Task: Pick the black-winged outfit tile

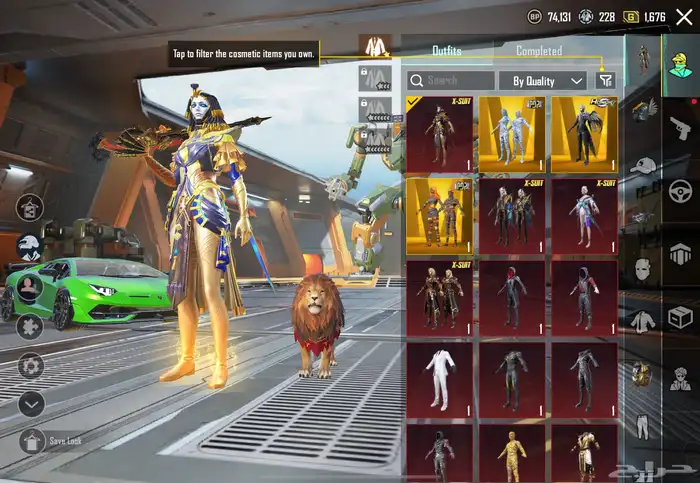Action: pos(584,134)
